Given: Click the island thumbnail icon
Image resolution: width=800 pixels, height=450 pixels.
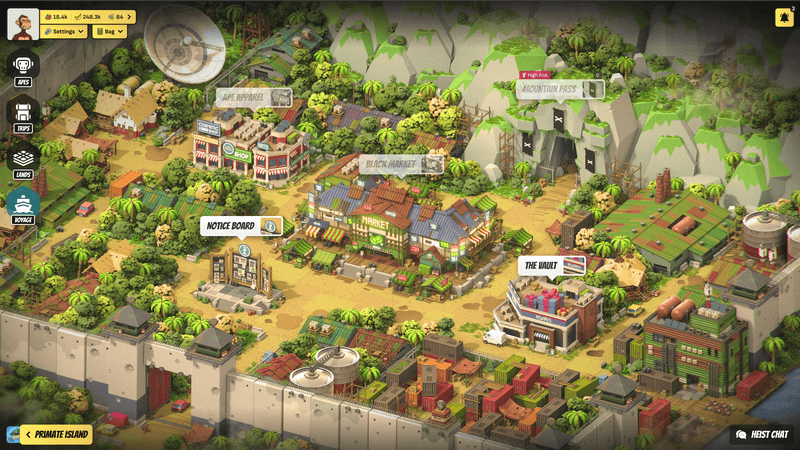Looking at the screenshot, I should [11, 434].
